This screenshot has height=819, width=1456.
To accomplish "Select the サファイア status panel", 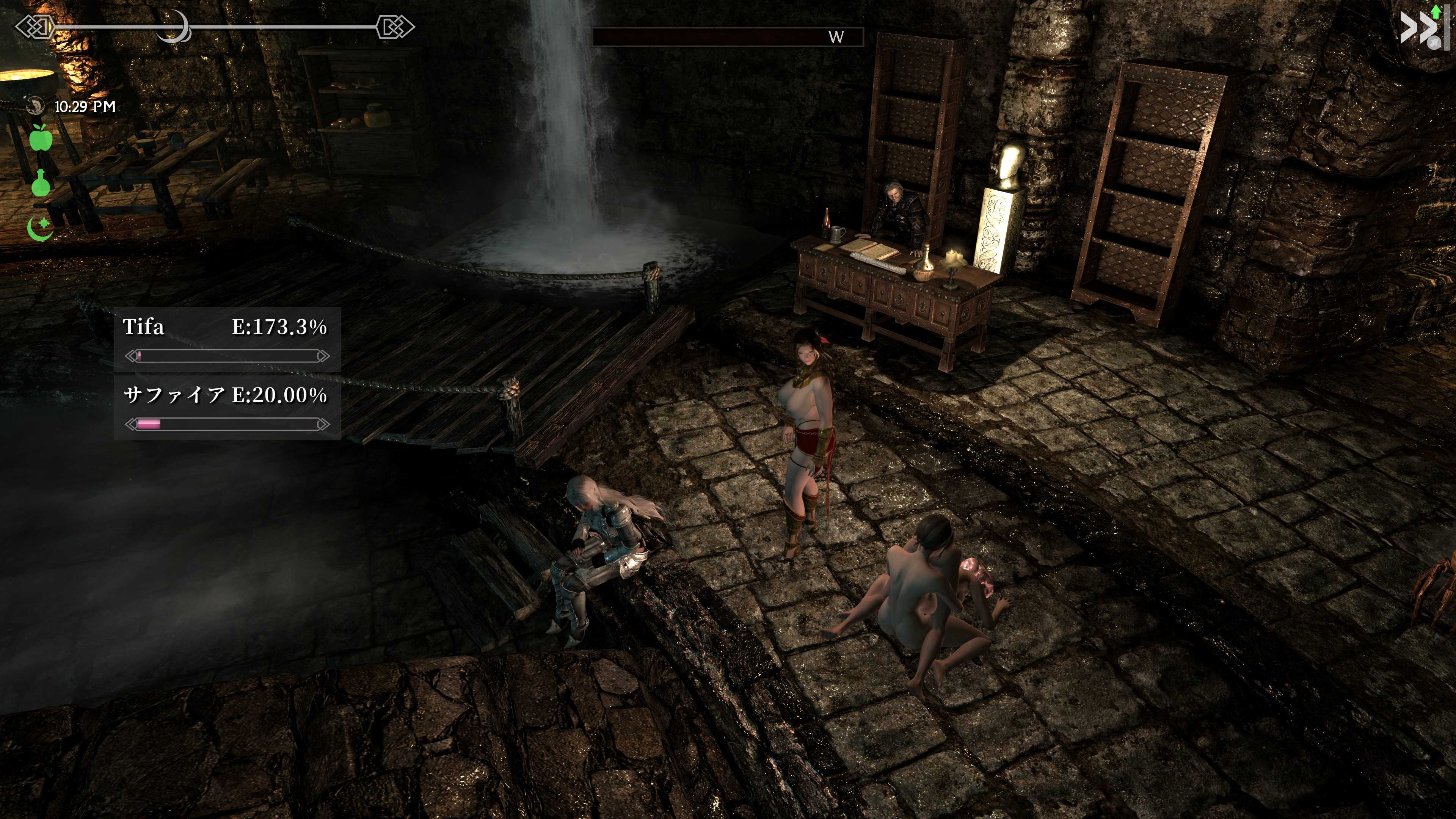I will point(227,408).
